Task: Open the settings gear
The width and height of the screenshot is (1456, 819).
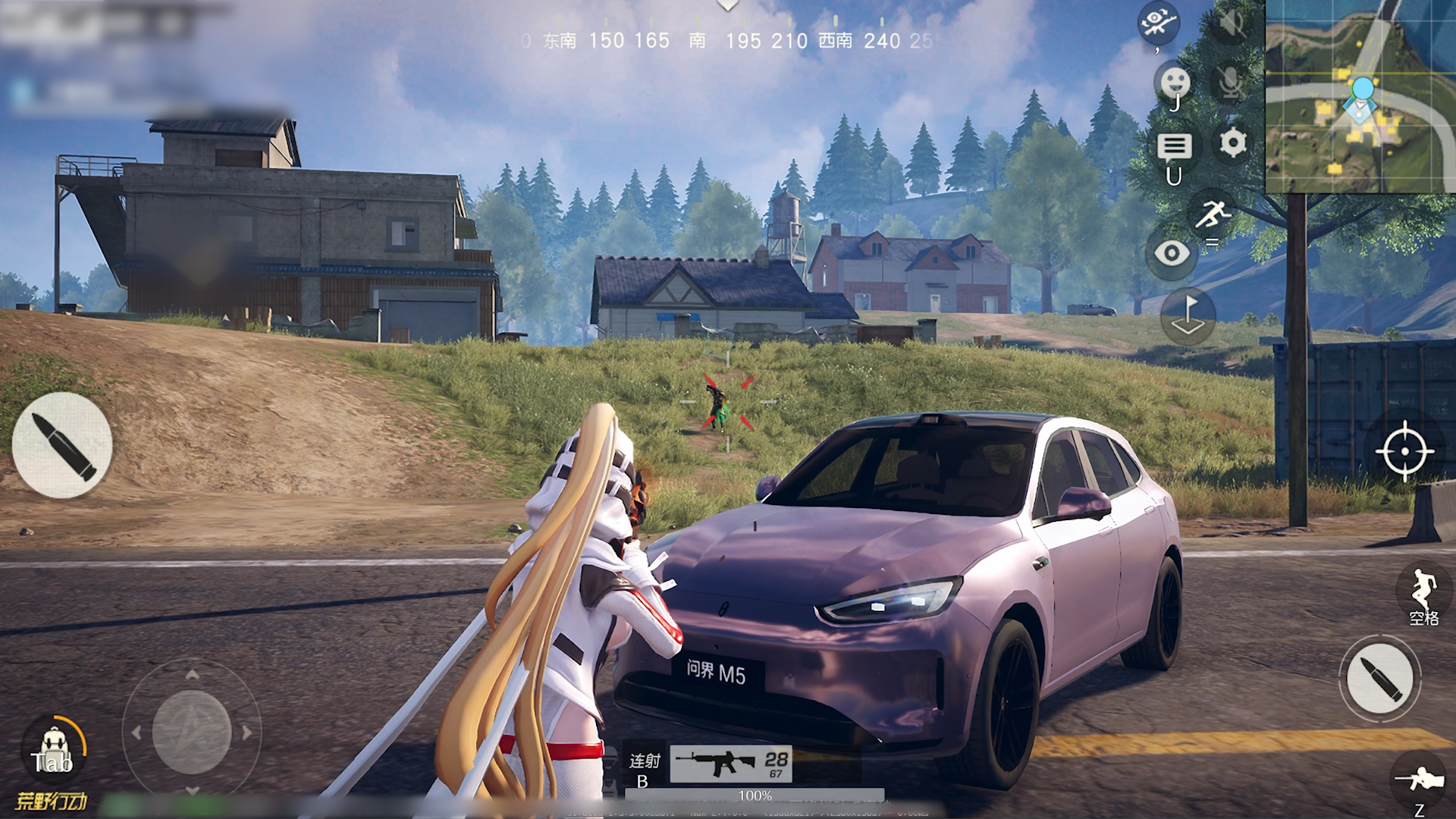Action: pos(1233,143)
